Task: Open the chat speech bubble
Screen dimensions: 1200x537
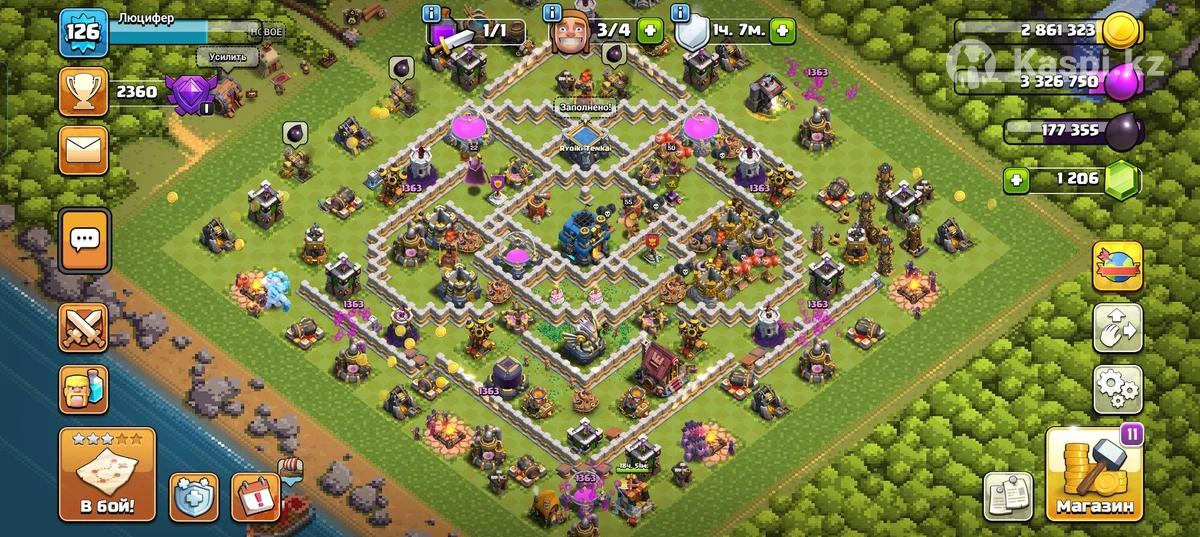Action: pyautogui.click(x=84, y=240)
